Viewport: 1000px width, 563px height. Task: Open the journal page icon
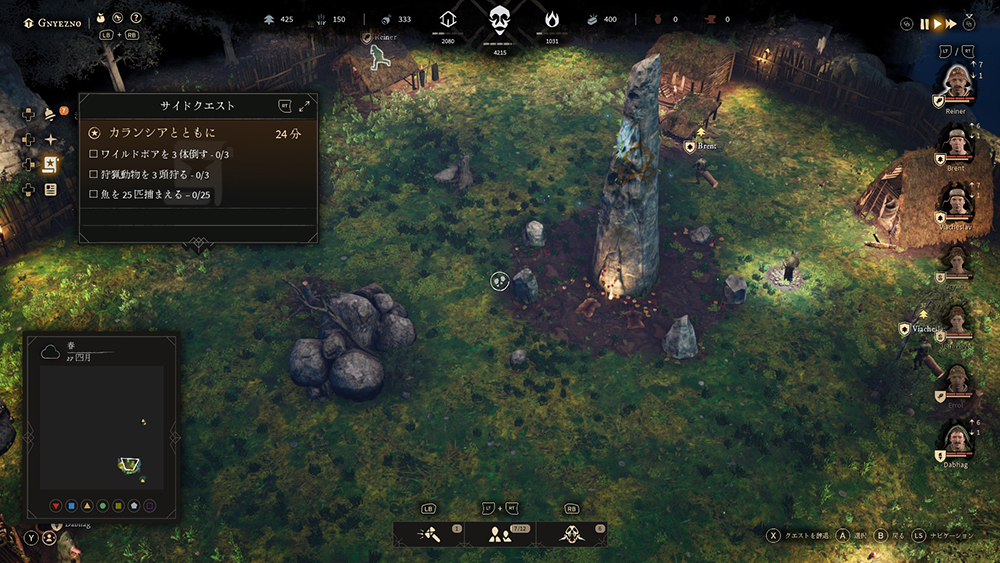click(x=50, y=190)
